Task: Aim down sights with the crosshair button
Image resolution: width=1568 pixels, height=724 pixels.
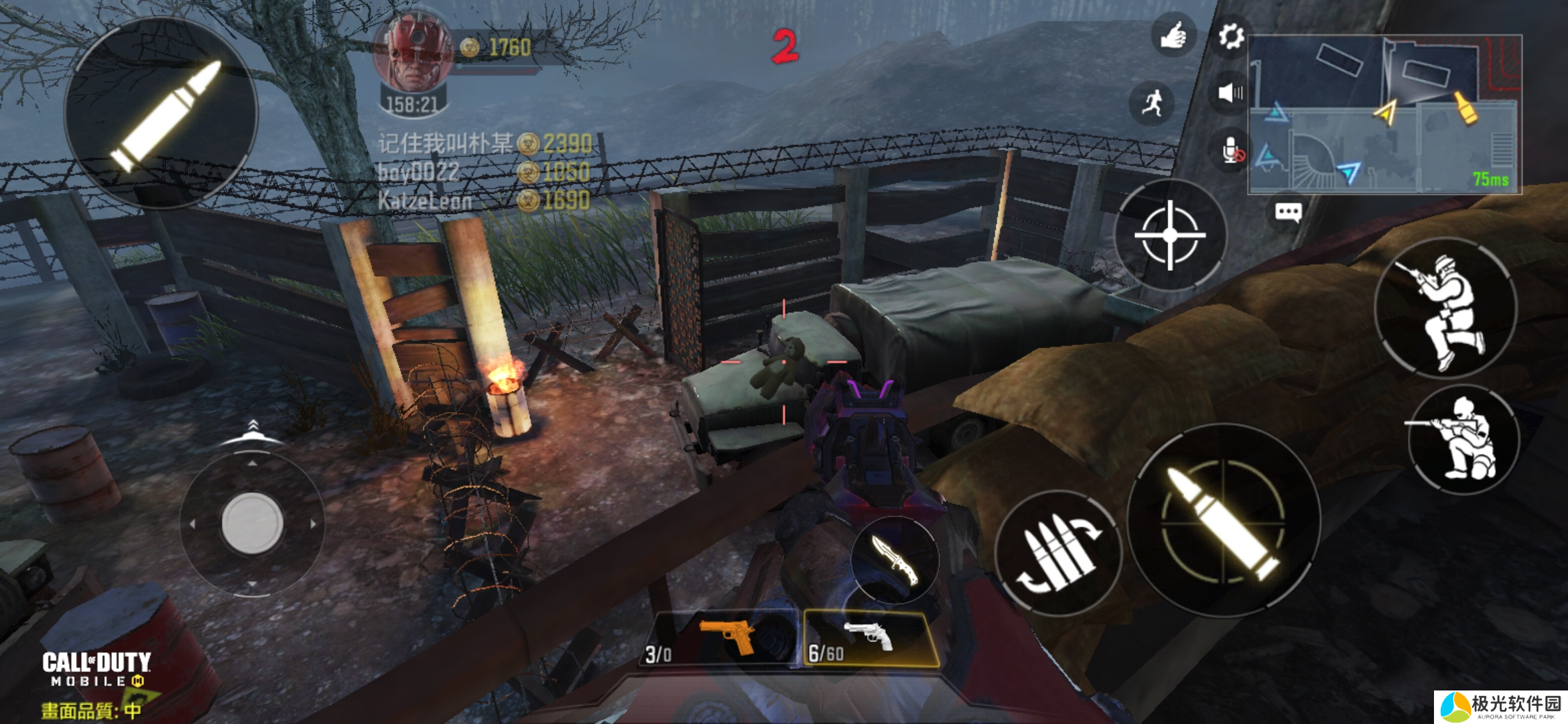Action: [x=1170, y=235]
